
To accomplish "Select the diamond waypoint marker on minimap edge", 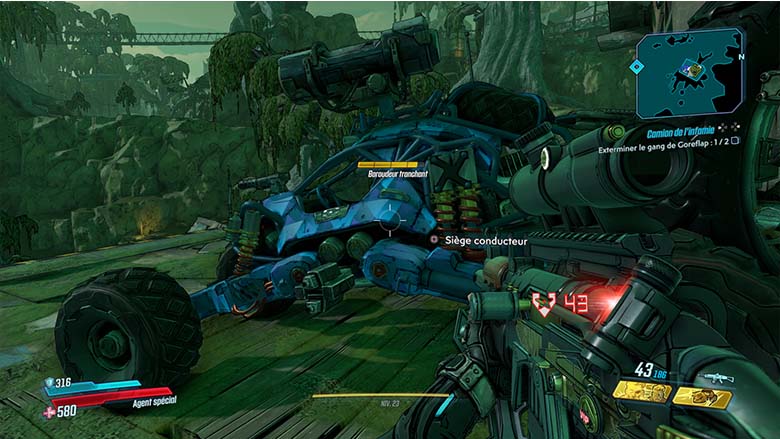I will 636,67.
